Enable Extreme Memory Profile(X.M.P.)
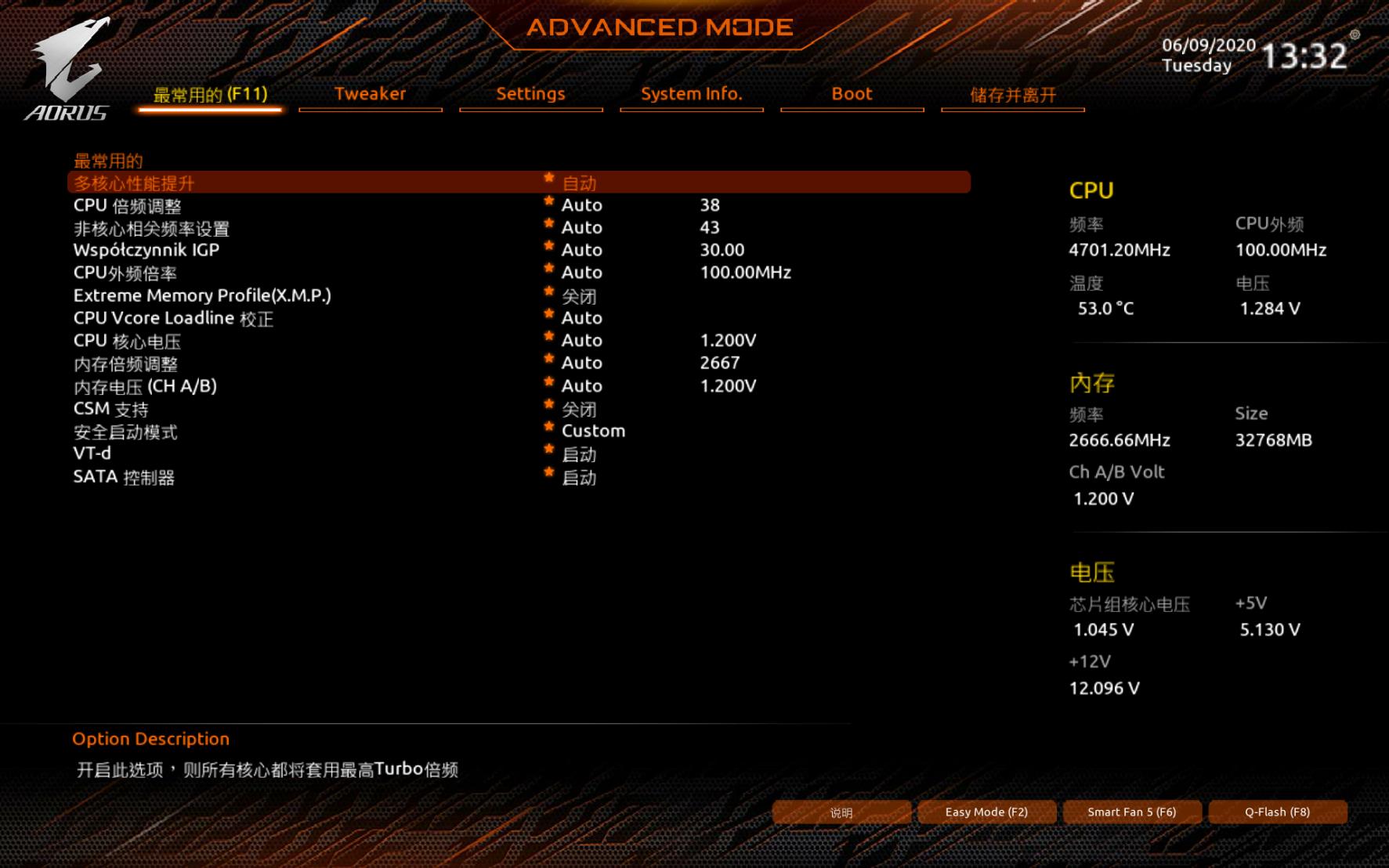This screenshot has height=868, width=1389. pos(580,297)
